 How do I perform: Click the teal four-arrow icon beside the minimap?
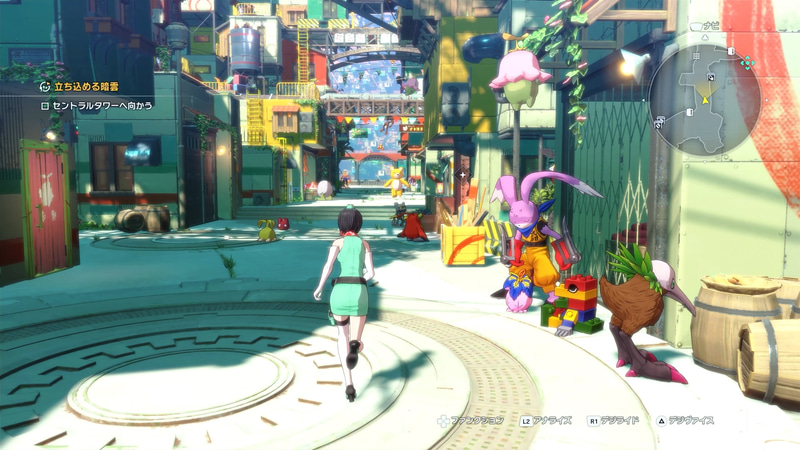[x=746, y=64]
